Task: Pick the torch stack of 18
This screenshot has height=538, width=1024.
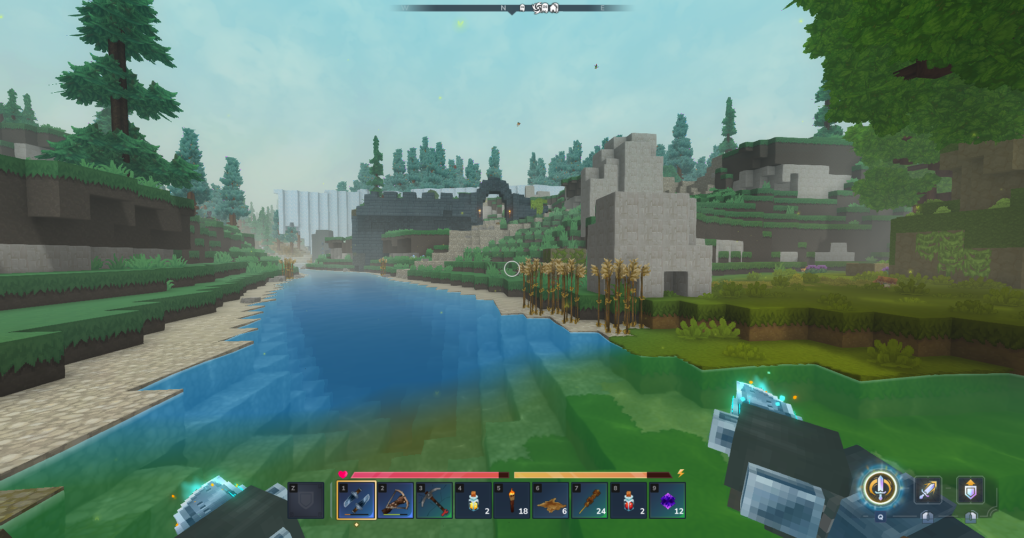Action: 512,500
